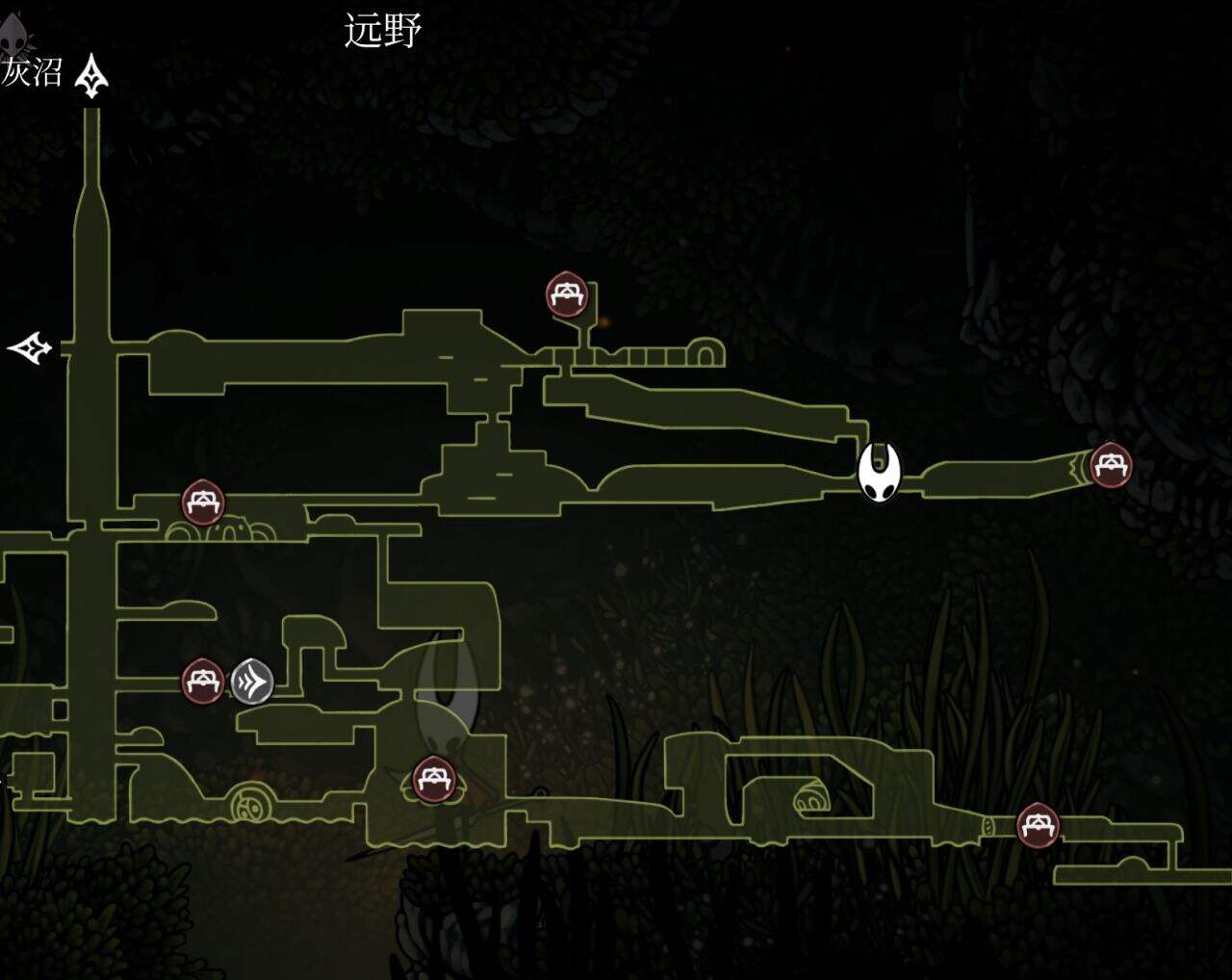Choose the bench marker nearest Hornet's white location icon
The width and height of the screenshot is (1232, 980).
click(x=1111, y=466)
